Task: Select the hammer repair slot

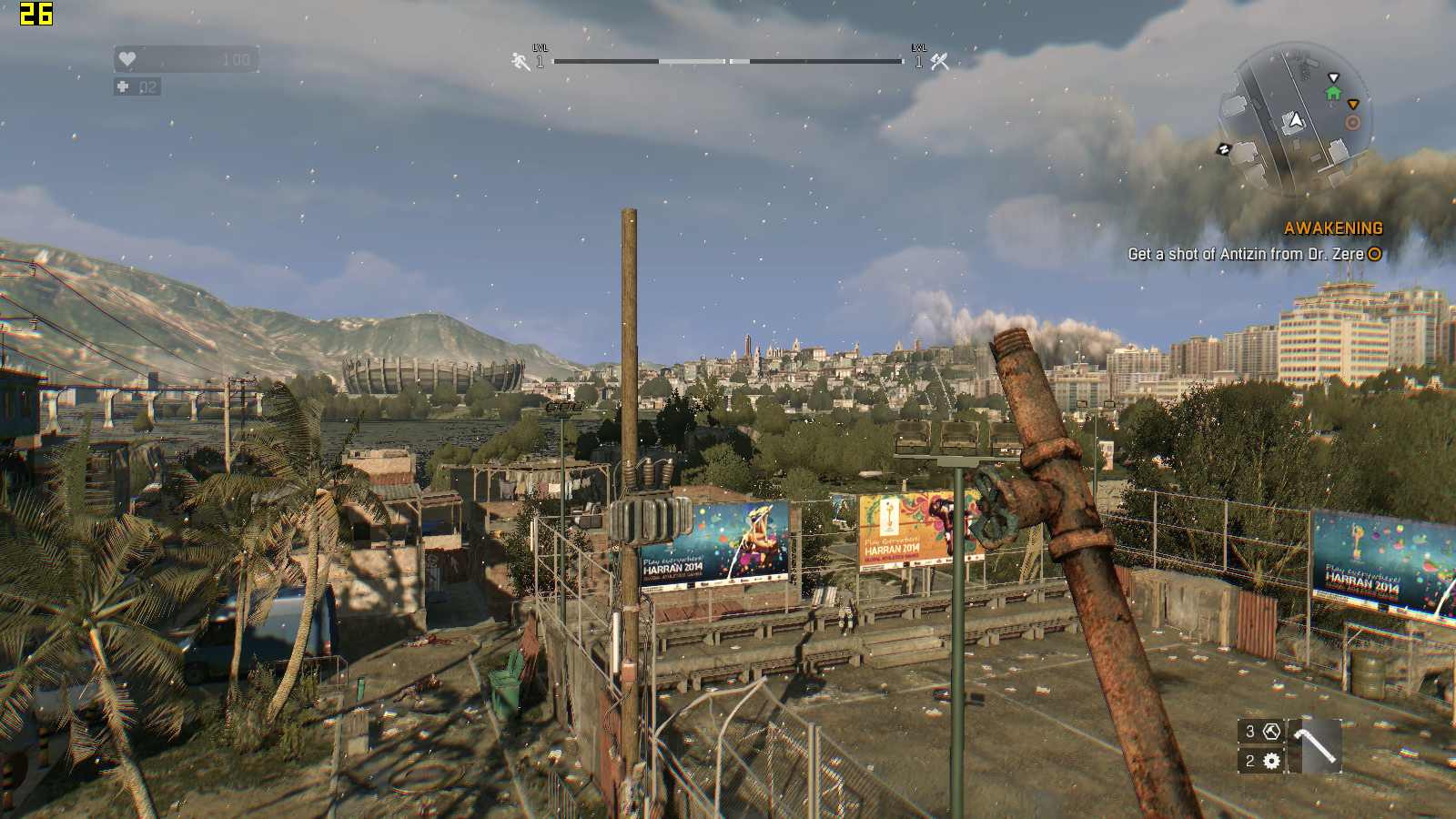Action: tap(1262, 732)
